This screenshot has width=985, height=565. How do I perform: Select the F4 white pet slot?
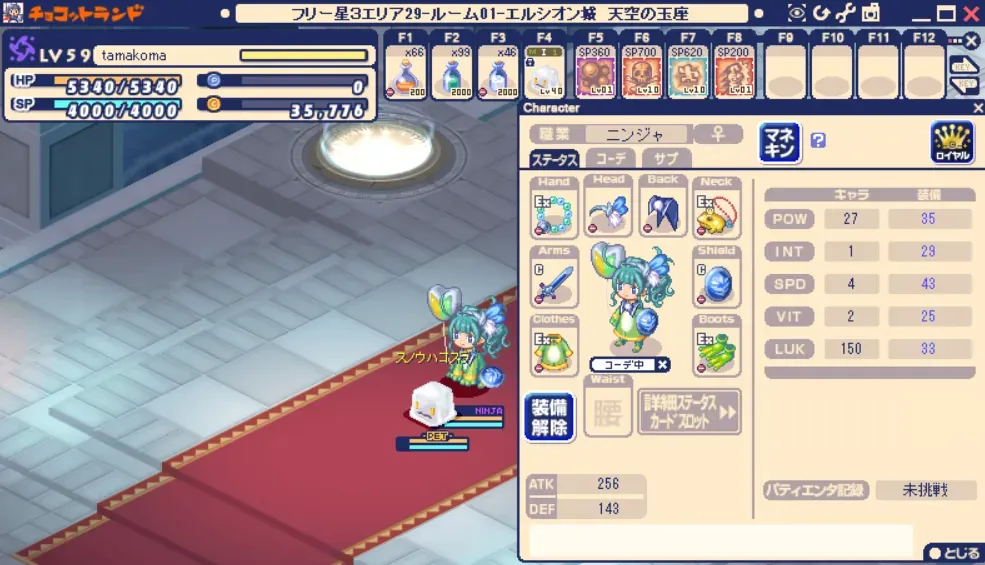pos(545,73)
